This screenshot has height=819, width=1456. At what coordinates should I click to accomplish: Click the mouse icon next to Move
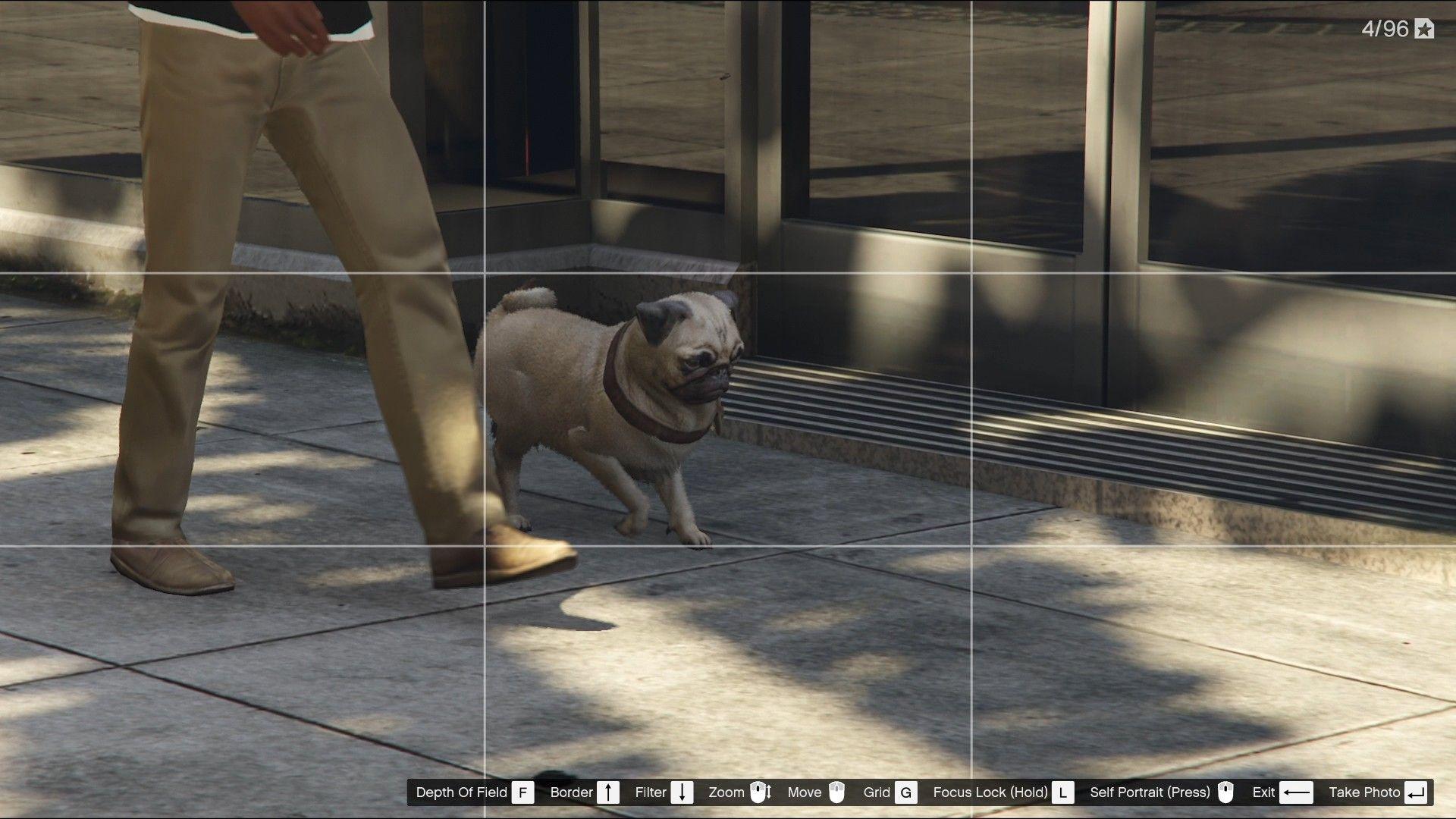[836, 792]
